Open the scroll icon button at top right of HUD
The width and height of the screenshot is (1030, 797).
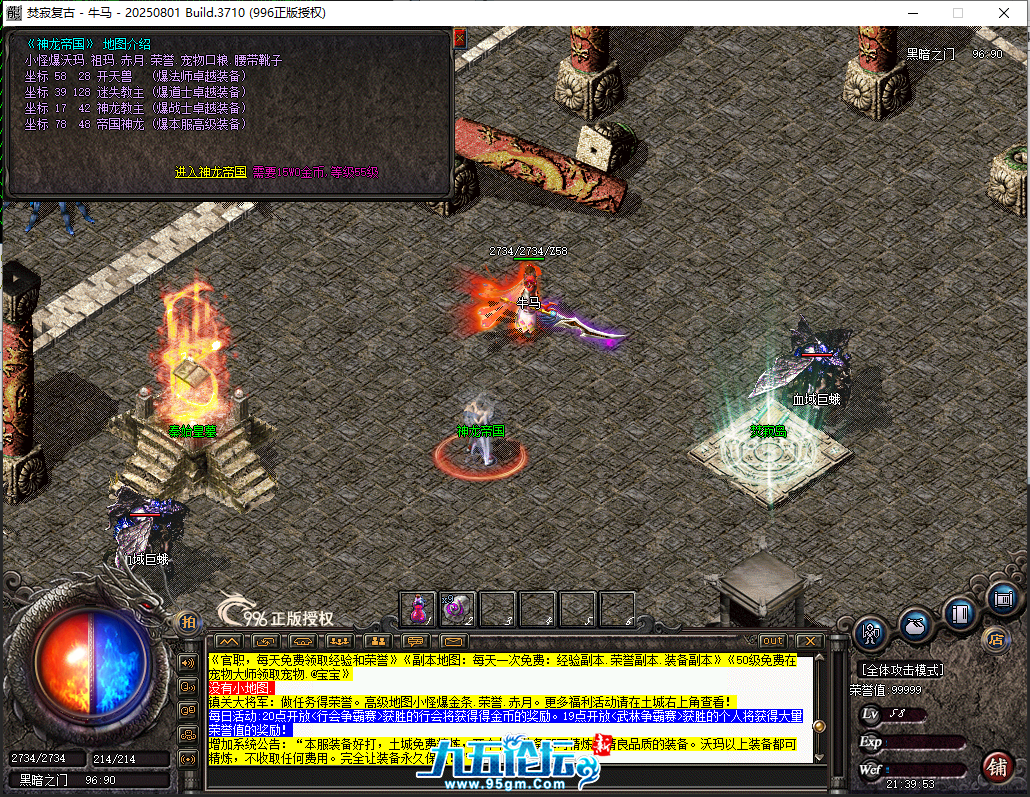(x=1003, y=598)
